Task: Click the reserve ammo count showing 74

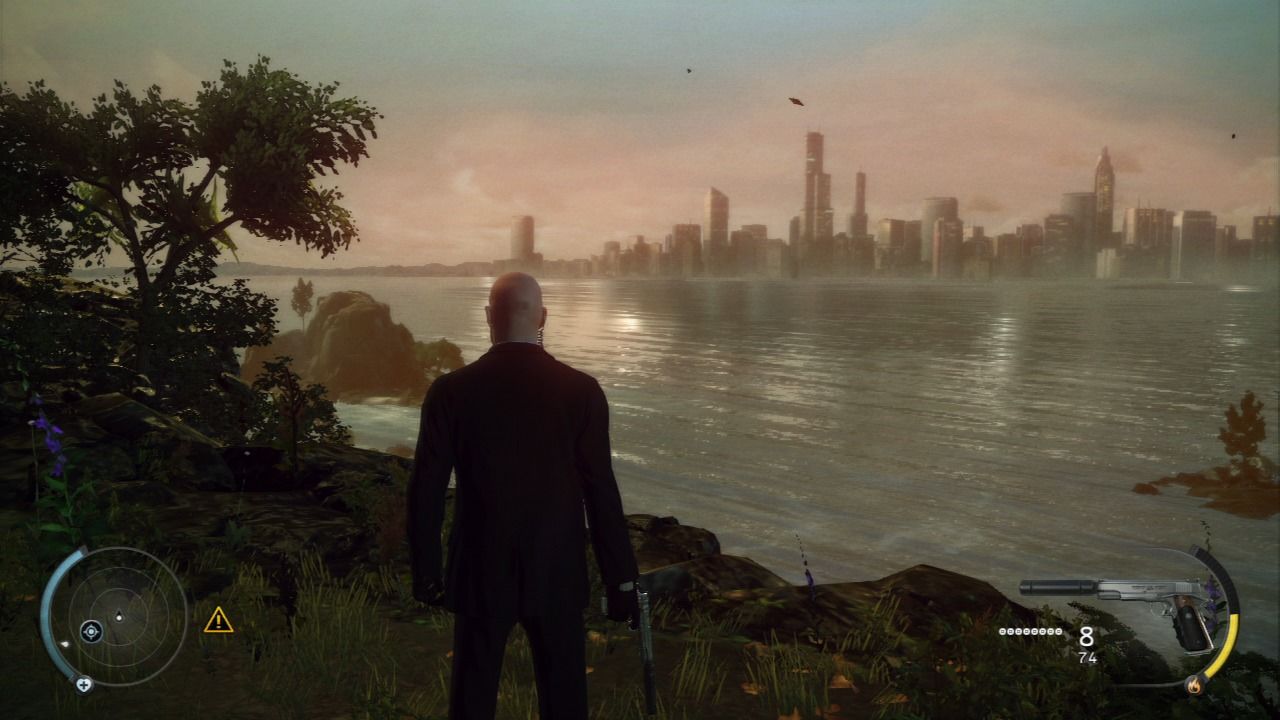Action: point(1088,657)
